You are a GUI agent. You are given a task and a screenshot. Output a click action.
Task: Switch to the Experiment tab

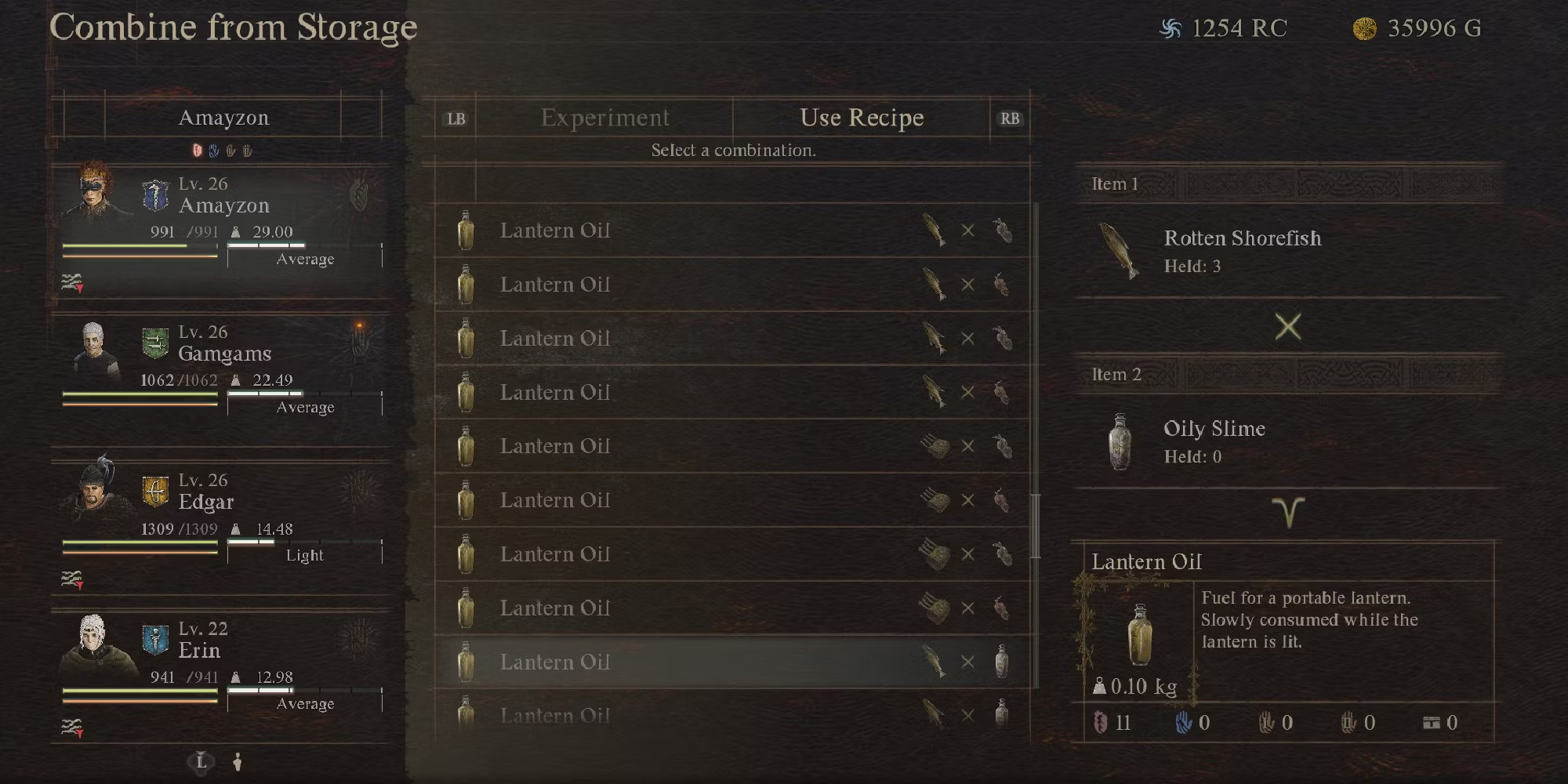coord(604,118)
